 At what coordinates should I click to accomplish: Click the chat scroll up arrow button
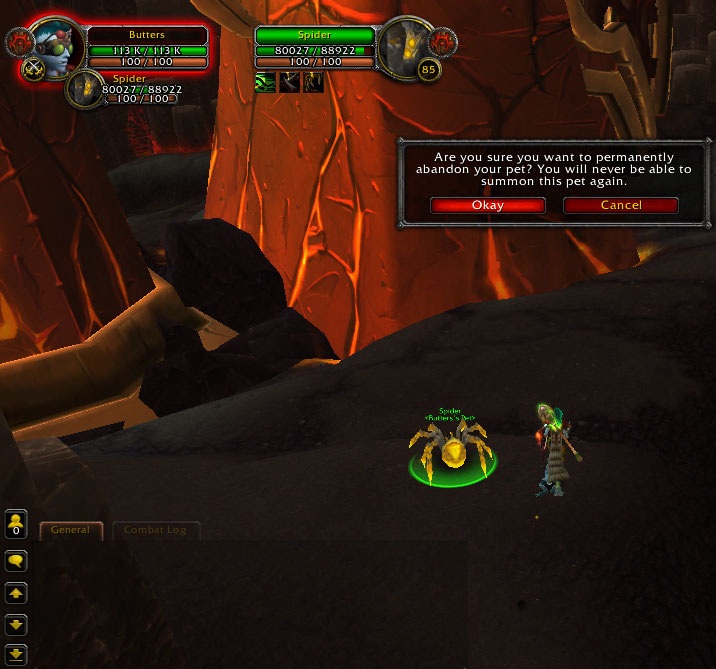16,594
